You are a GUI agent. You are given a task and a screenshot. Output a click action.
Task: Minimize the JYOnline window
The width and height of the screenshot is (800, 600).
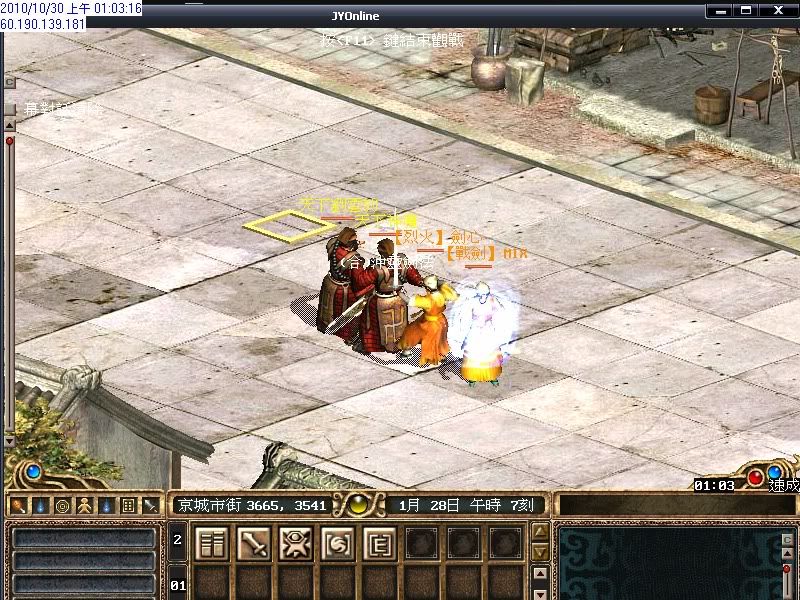719,10
